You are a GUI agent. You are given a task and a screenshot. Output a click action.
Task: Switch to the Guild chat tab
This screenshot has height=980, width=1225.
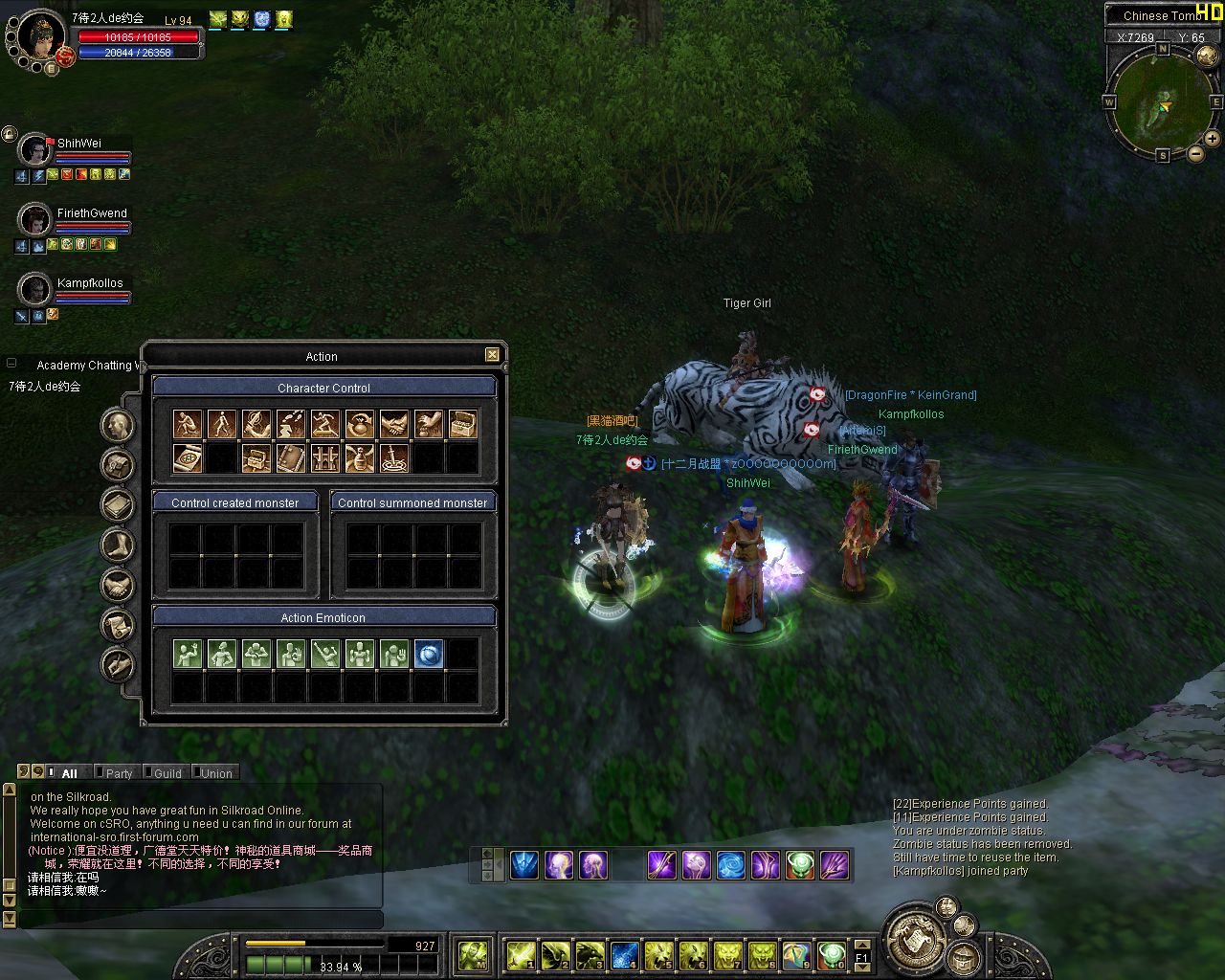point(167,773)
